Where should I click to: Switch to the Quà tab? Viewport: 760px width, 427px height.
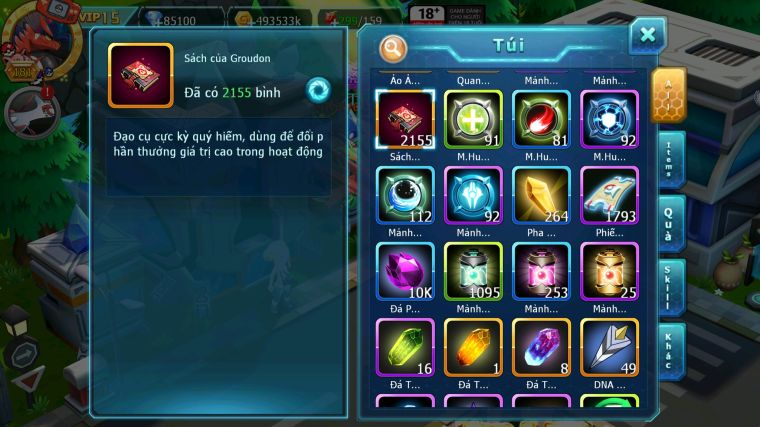pos(670,223)
